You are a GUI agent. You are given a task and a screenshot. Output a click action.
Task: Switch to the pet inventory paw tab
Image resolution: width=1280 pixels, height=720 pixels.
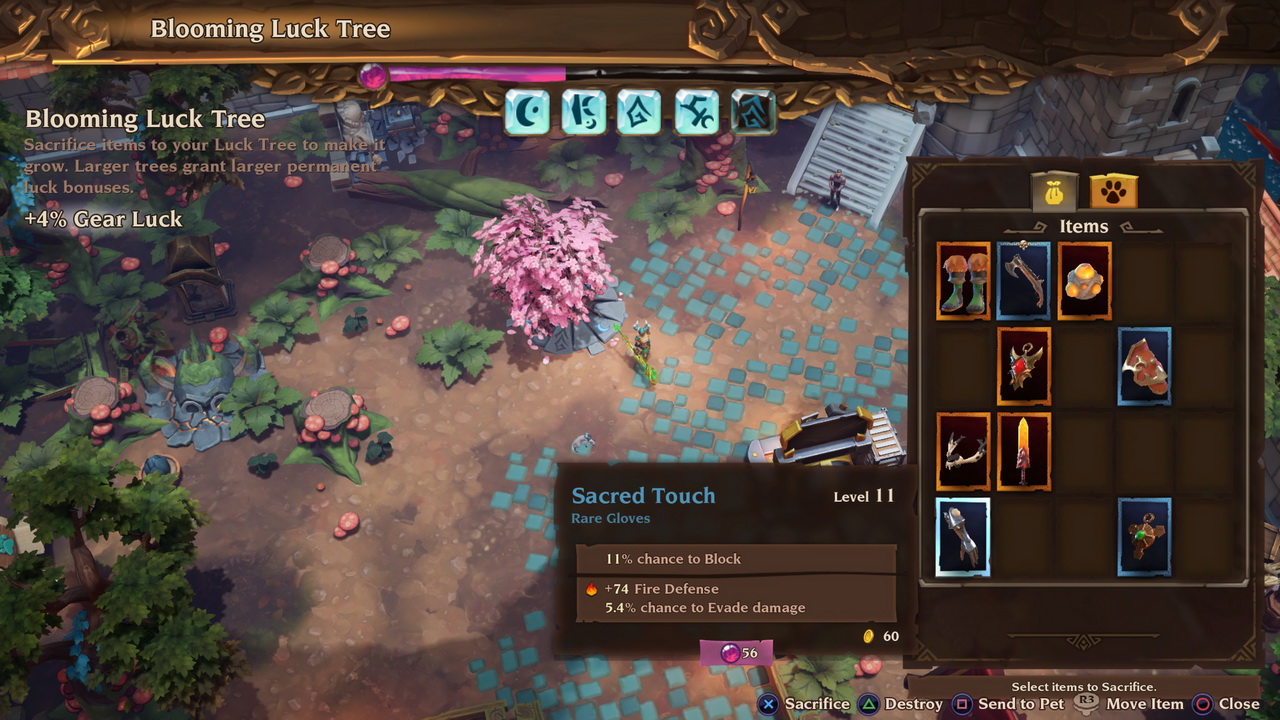coord(1113,190)
